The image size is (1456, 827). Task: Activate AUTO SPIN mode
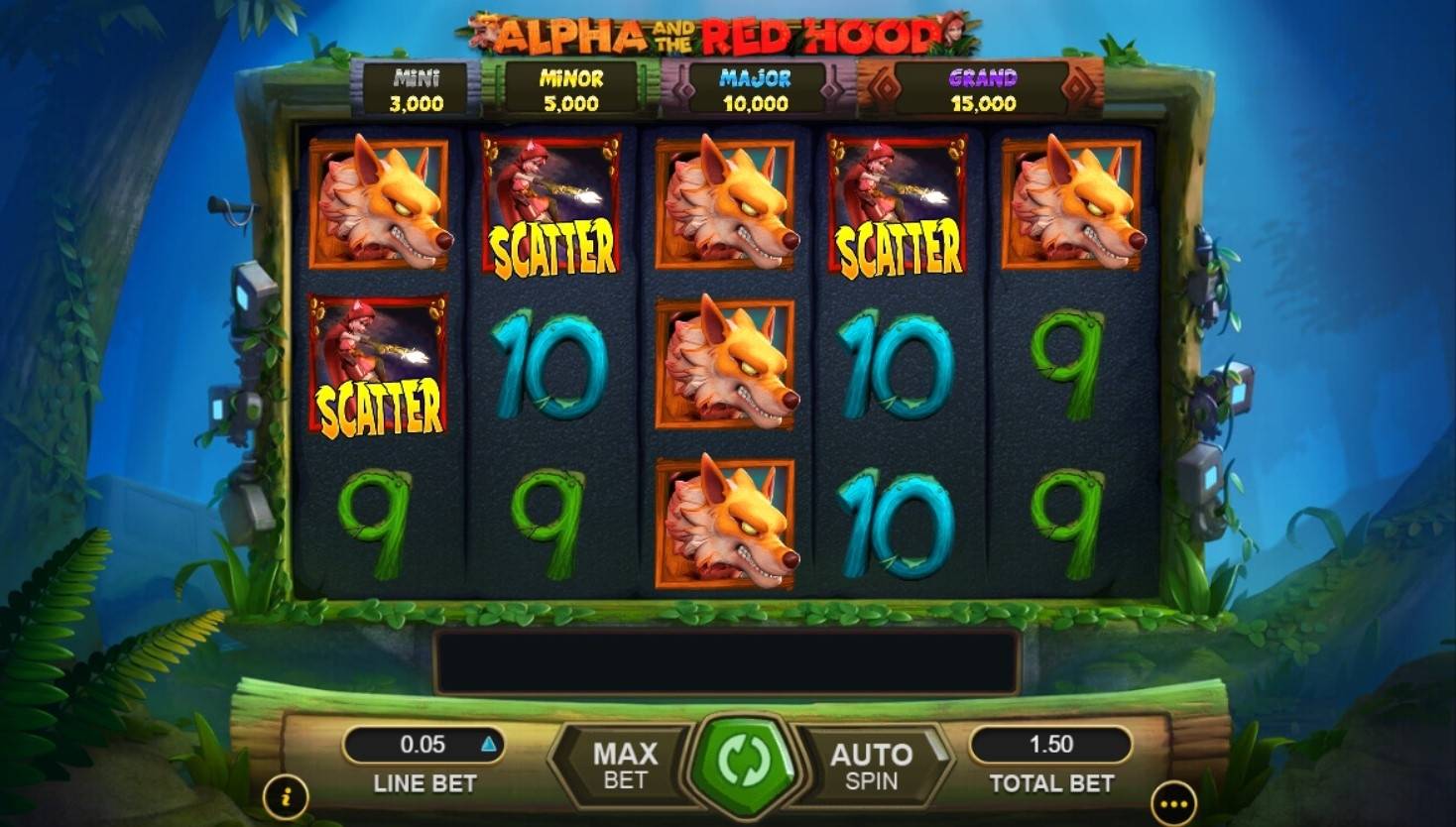pyautogui.click(x=872, y=764)
